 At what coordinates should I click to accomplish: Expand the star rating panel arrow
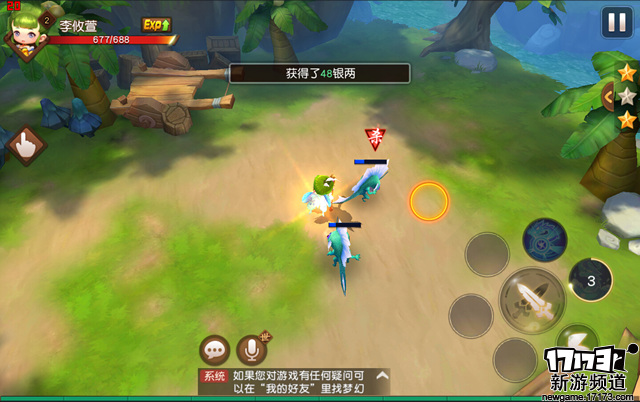tap(609, 96)
